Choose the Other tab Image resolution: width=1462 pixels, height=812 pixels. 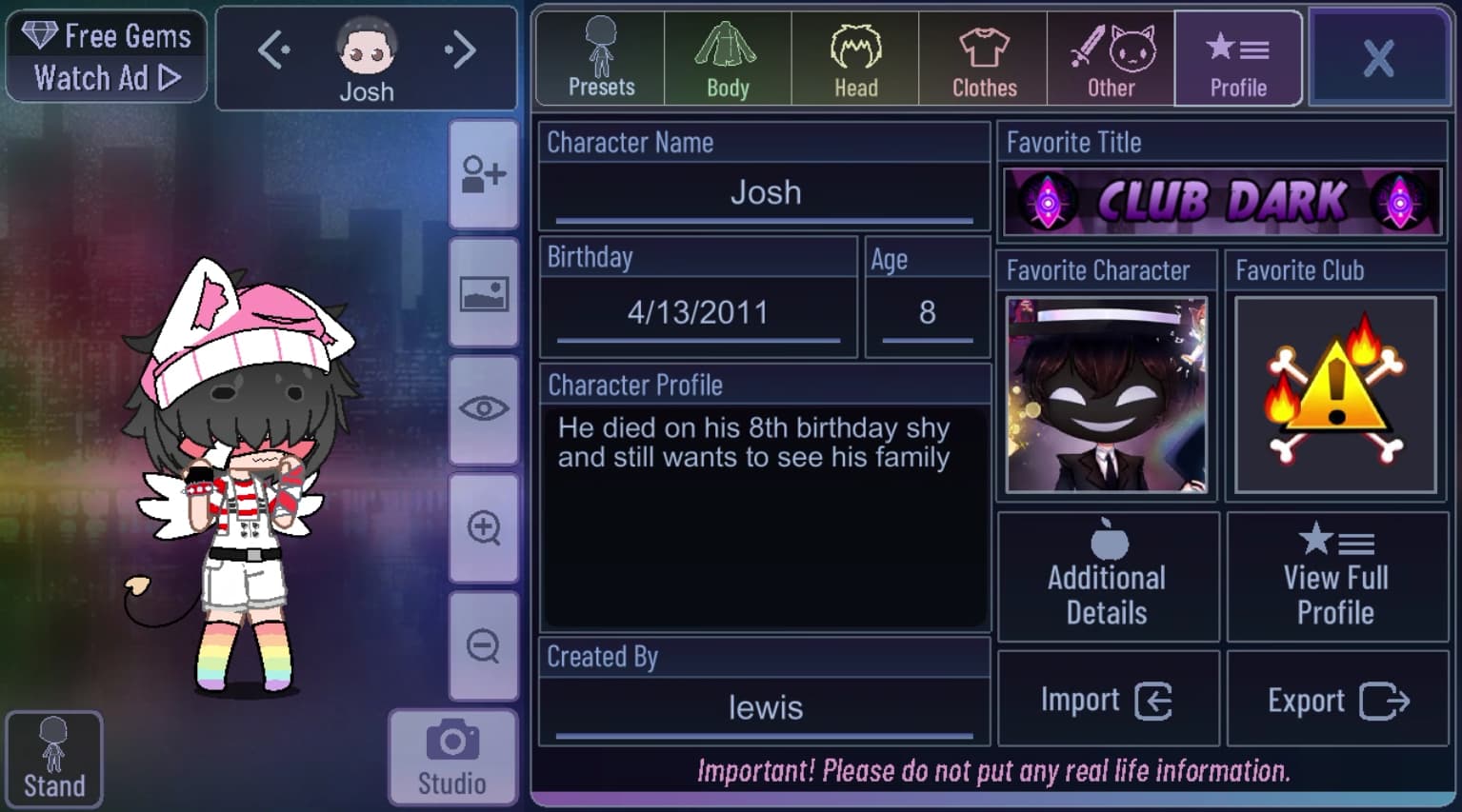(x=1112, y=59)
